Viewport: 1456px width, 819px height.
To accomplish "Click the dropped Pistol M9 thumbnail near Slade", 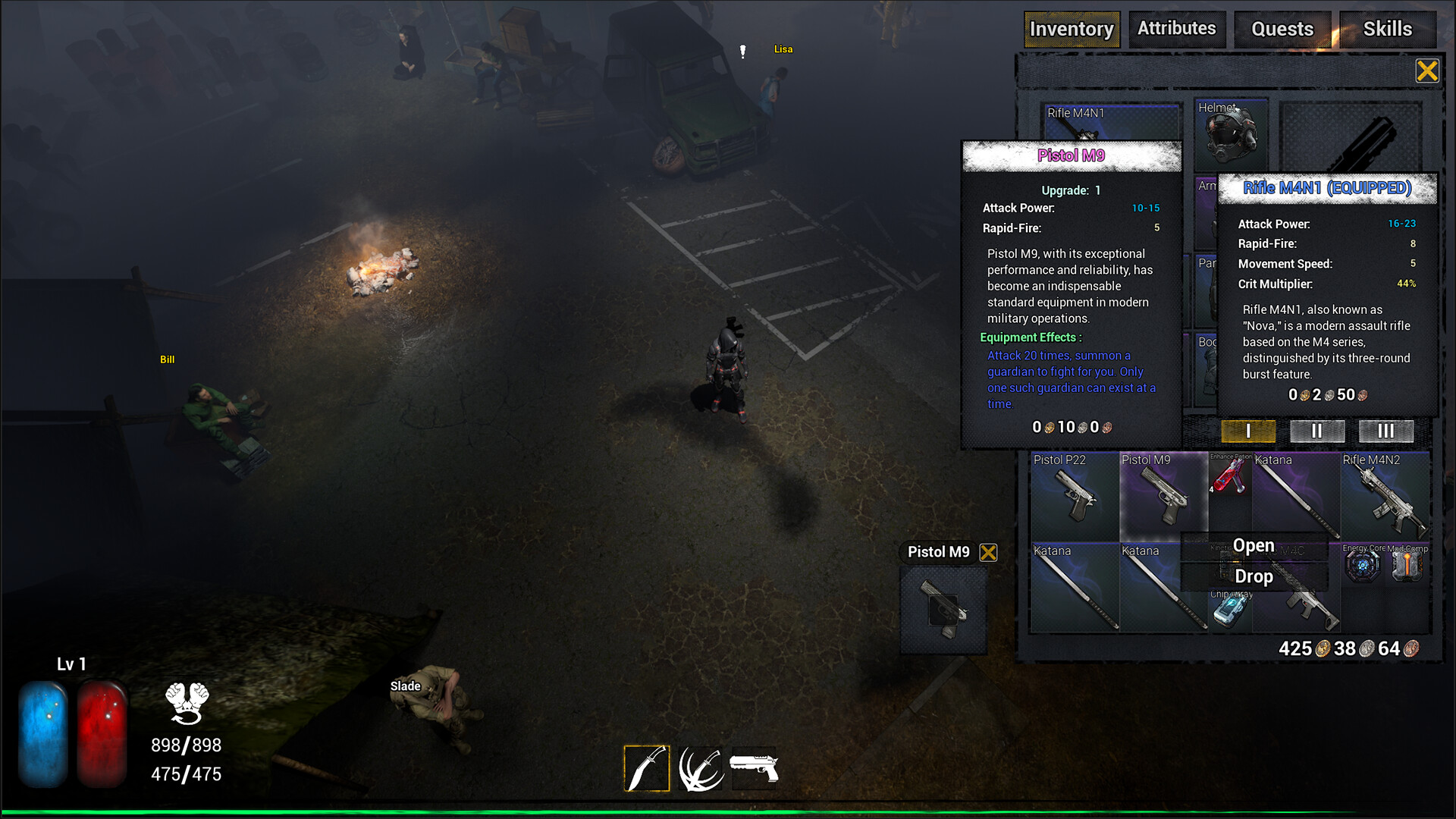I will (943, 610).
